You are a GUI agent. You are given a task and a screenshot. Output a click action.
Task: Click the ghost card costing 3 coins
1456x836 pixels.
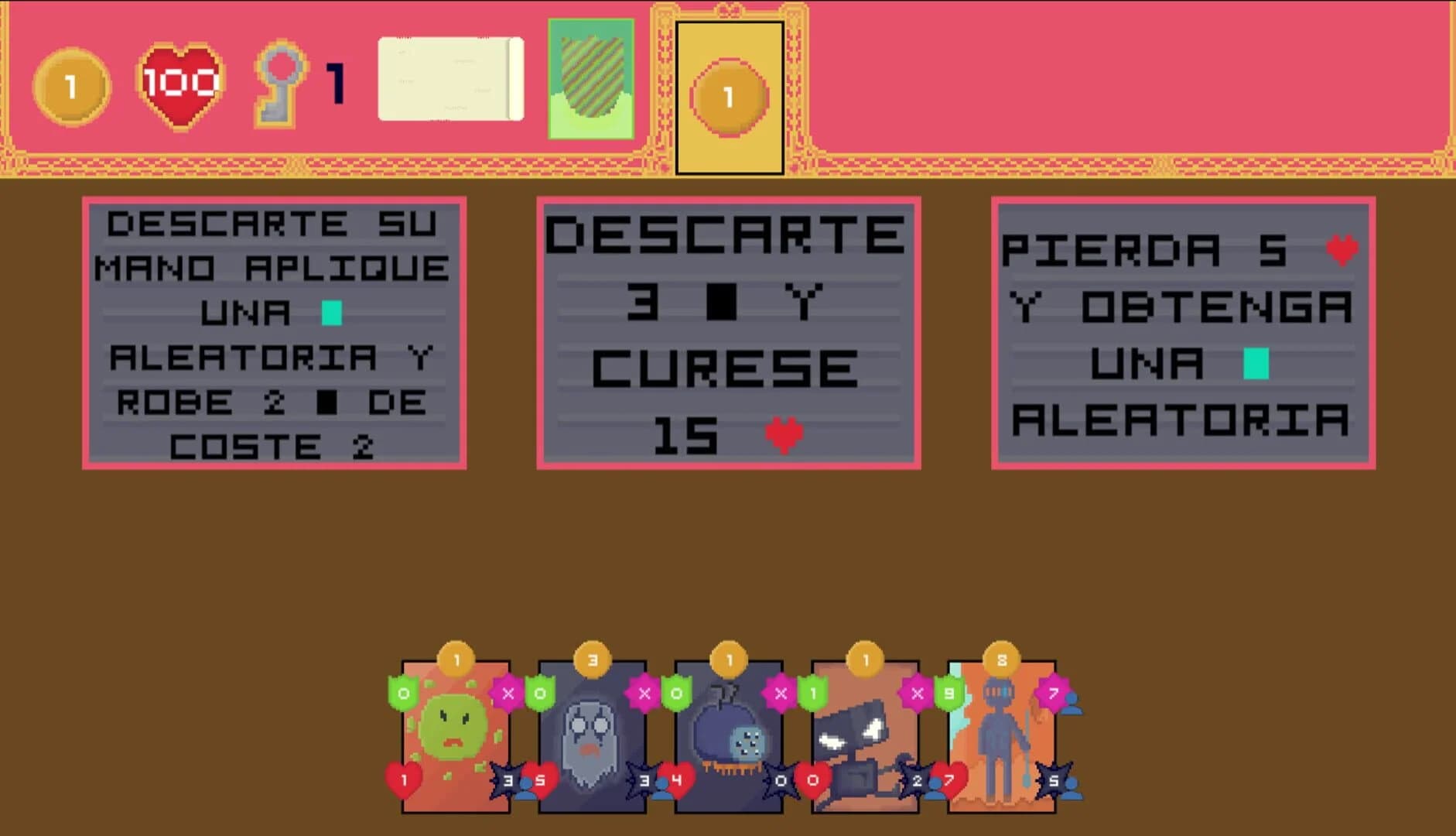click(x=592, y=735)
